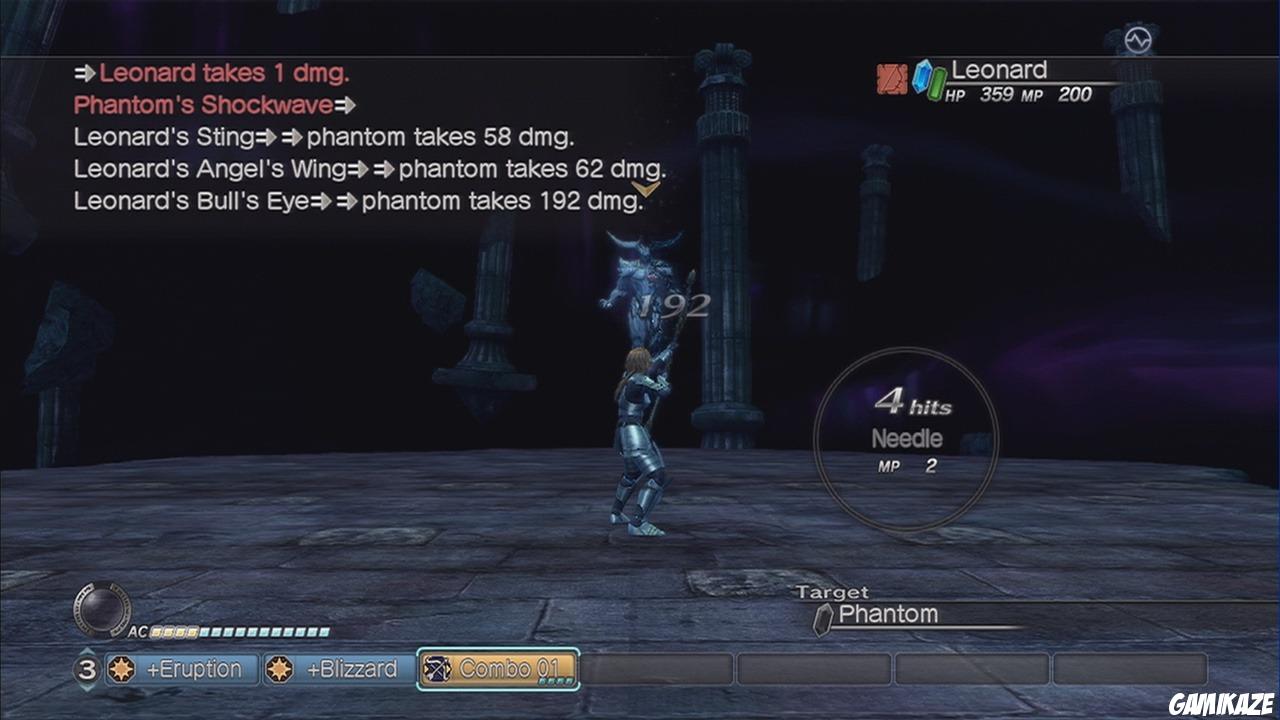
Task: Select the +Eruption skill icon
Action: (120, 670)
